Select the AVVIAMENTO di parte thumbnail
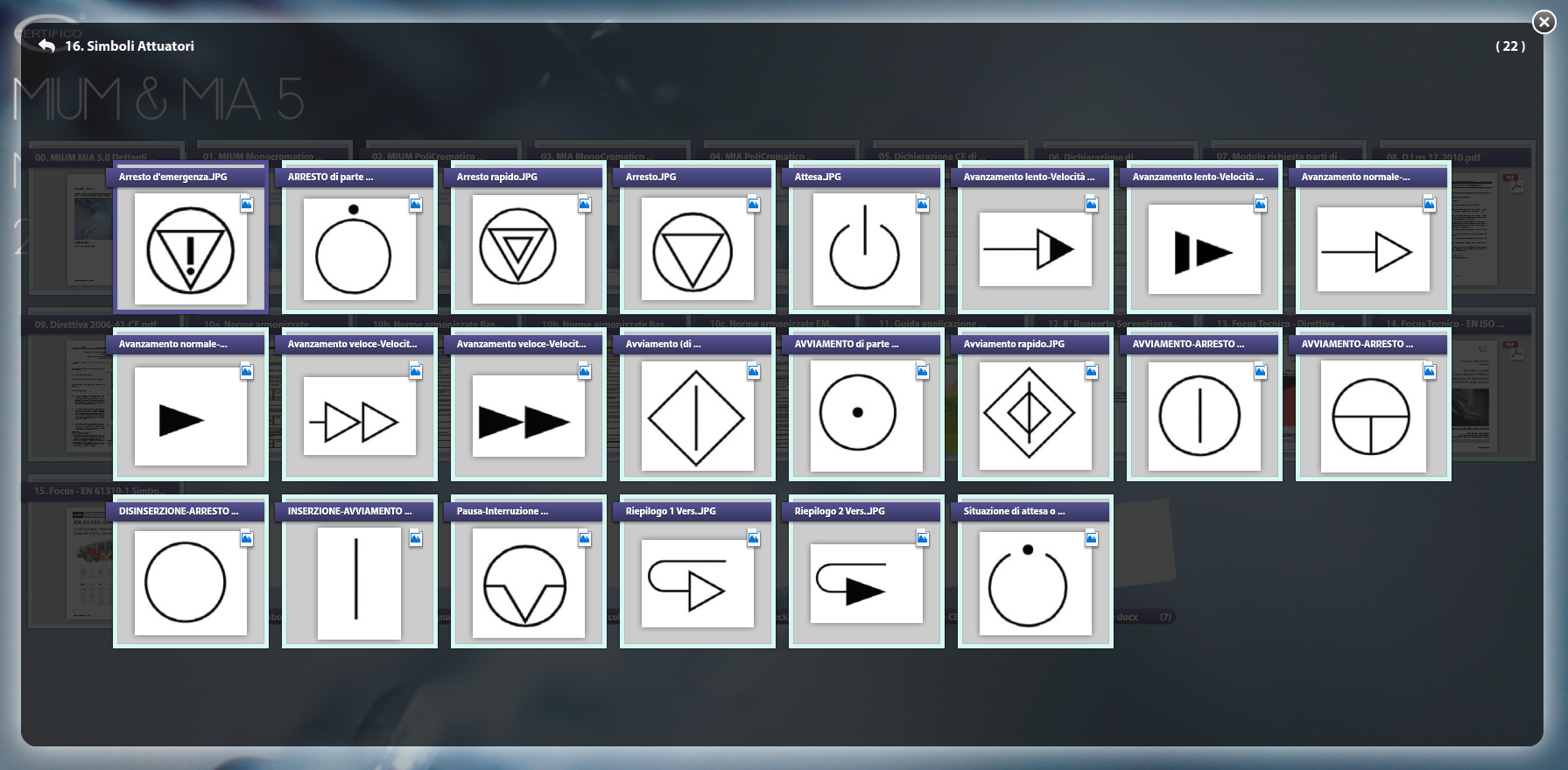 [866, 416]
